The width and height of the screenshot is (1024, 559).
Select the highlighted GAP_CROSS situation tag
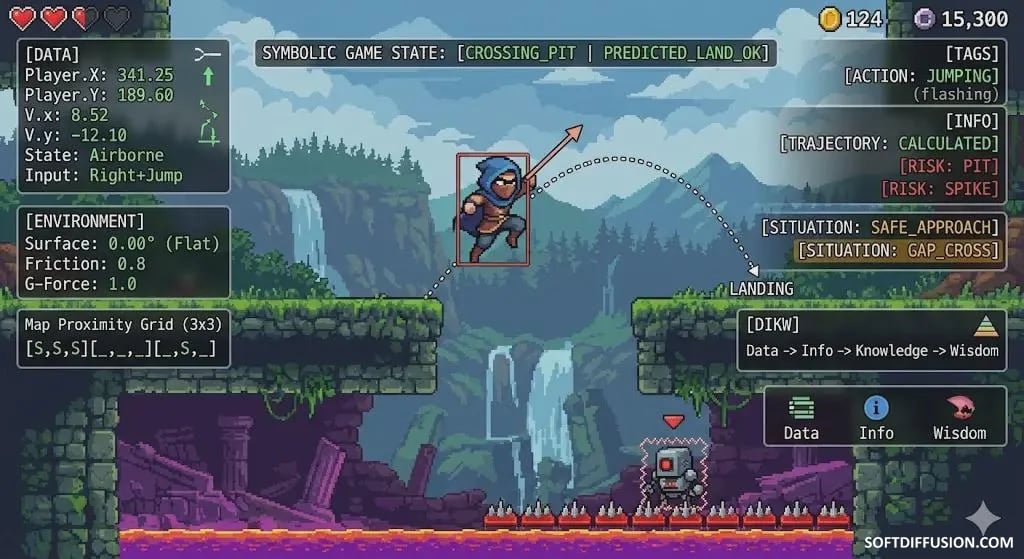[x=897, y=250]
